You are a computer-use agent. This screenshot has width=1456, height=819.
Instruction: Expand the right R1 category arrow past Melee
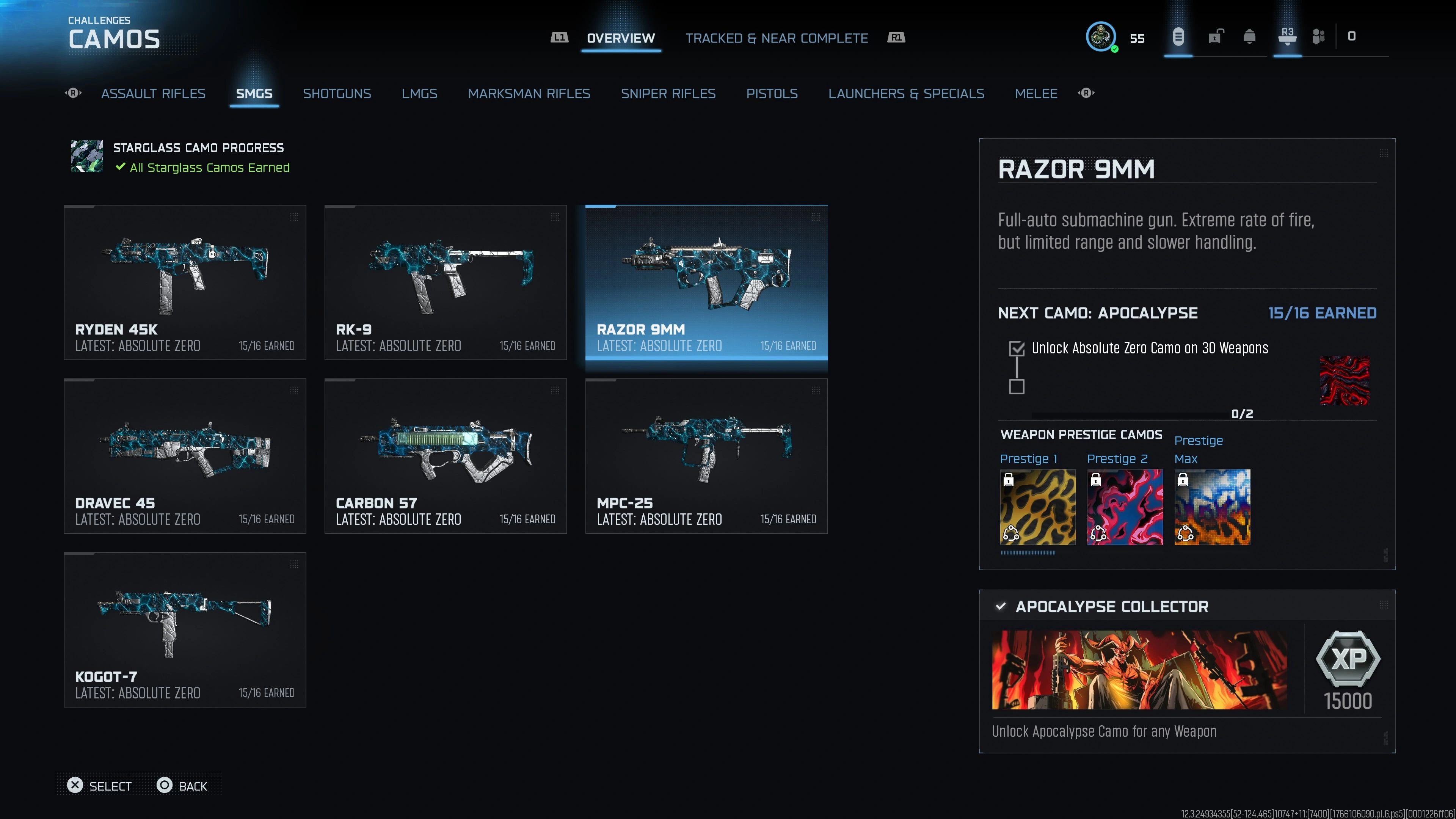click(x=1086, y=93)
